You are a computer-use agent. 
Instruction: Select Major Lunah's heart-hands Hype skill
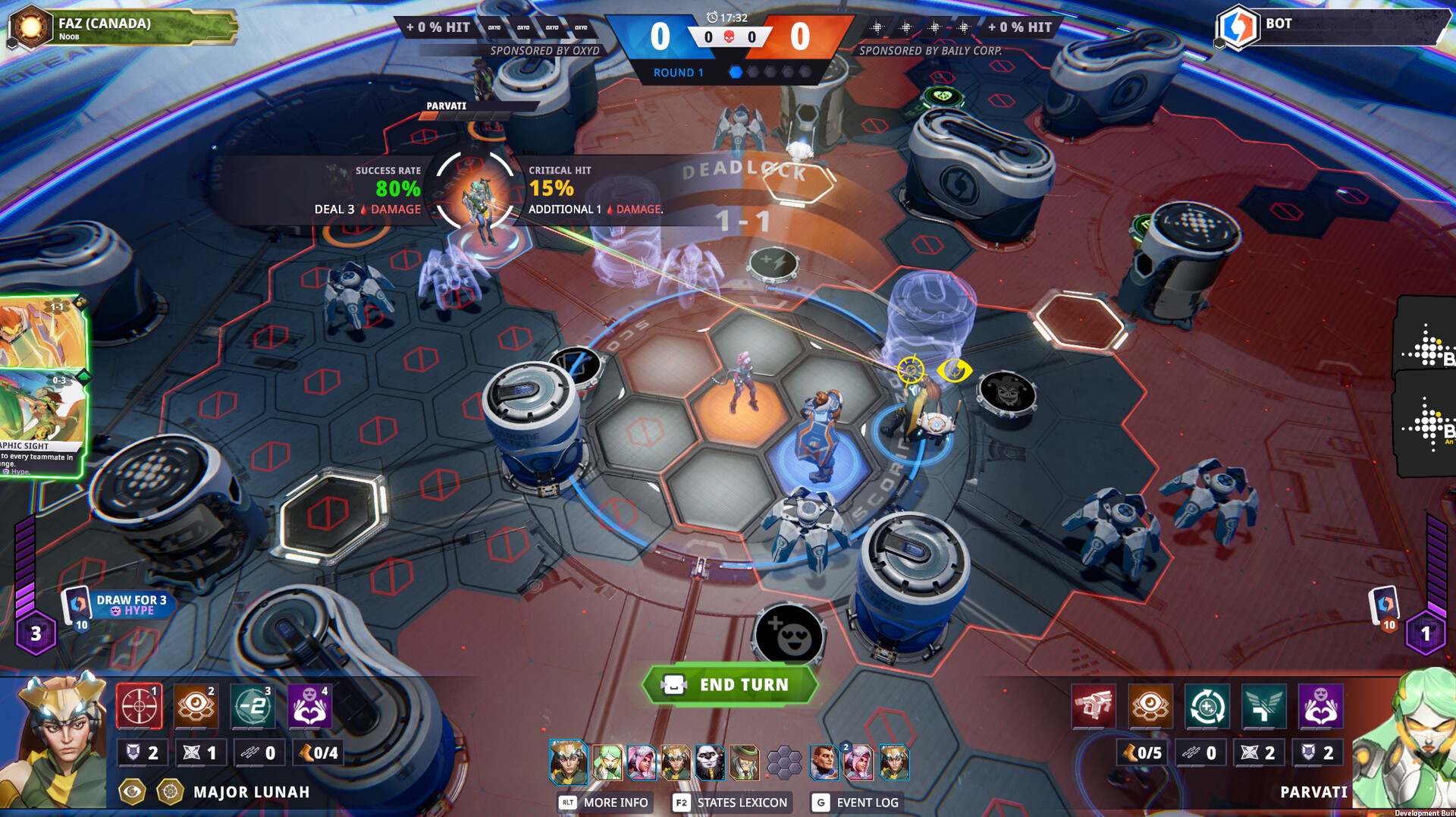(x=309, y=705)
